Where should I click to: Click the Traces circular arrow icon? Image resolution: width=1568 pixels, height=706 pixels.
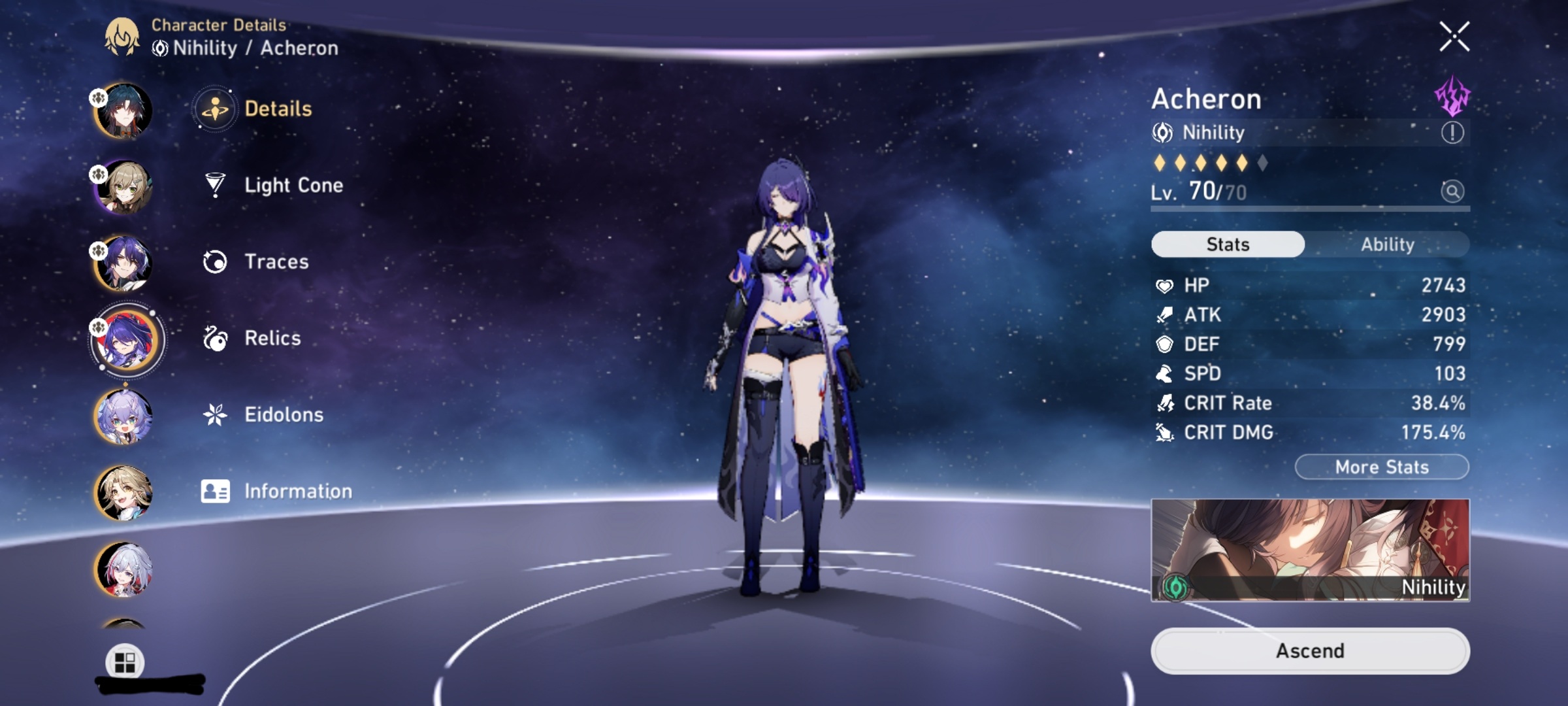pyautogui.click(x=214, y=261)
